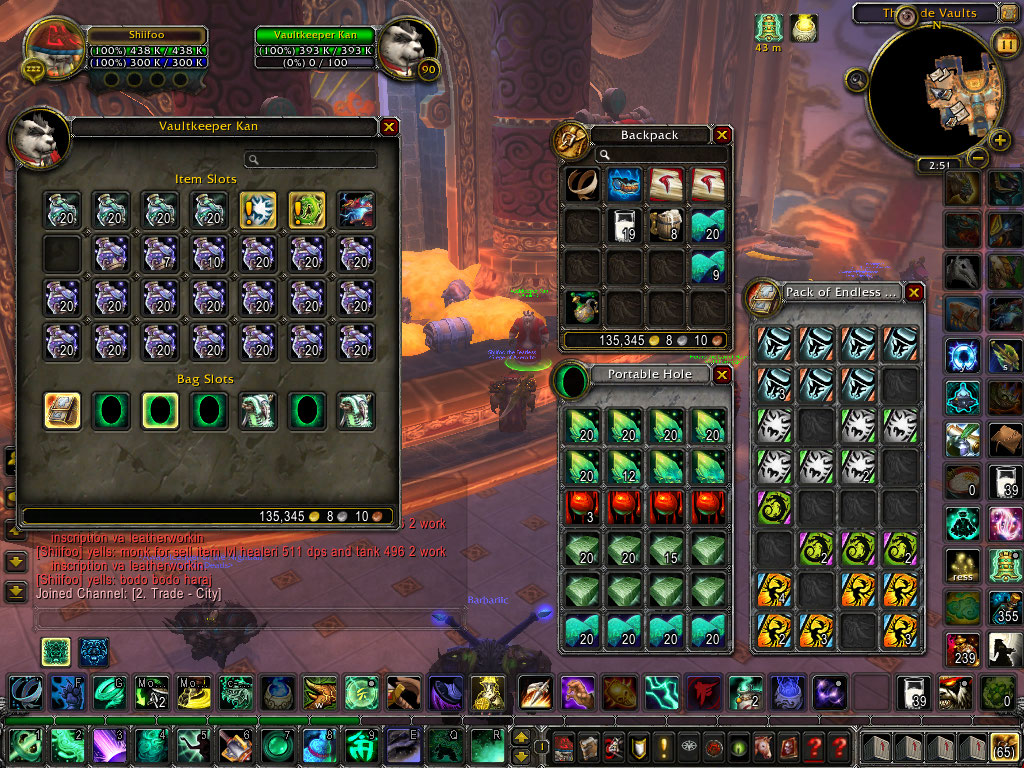Screen dimensions: 1024x768
Task: Zoom out the minimap
Action: coord(978,158)
